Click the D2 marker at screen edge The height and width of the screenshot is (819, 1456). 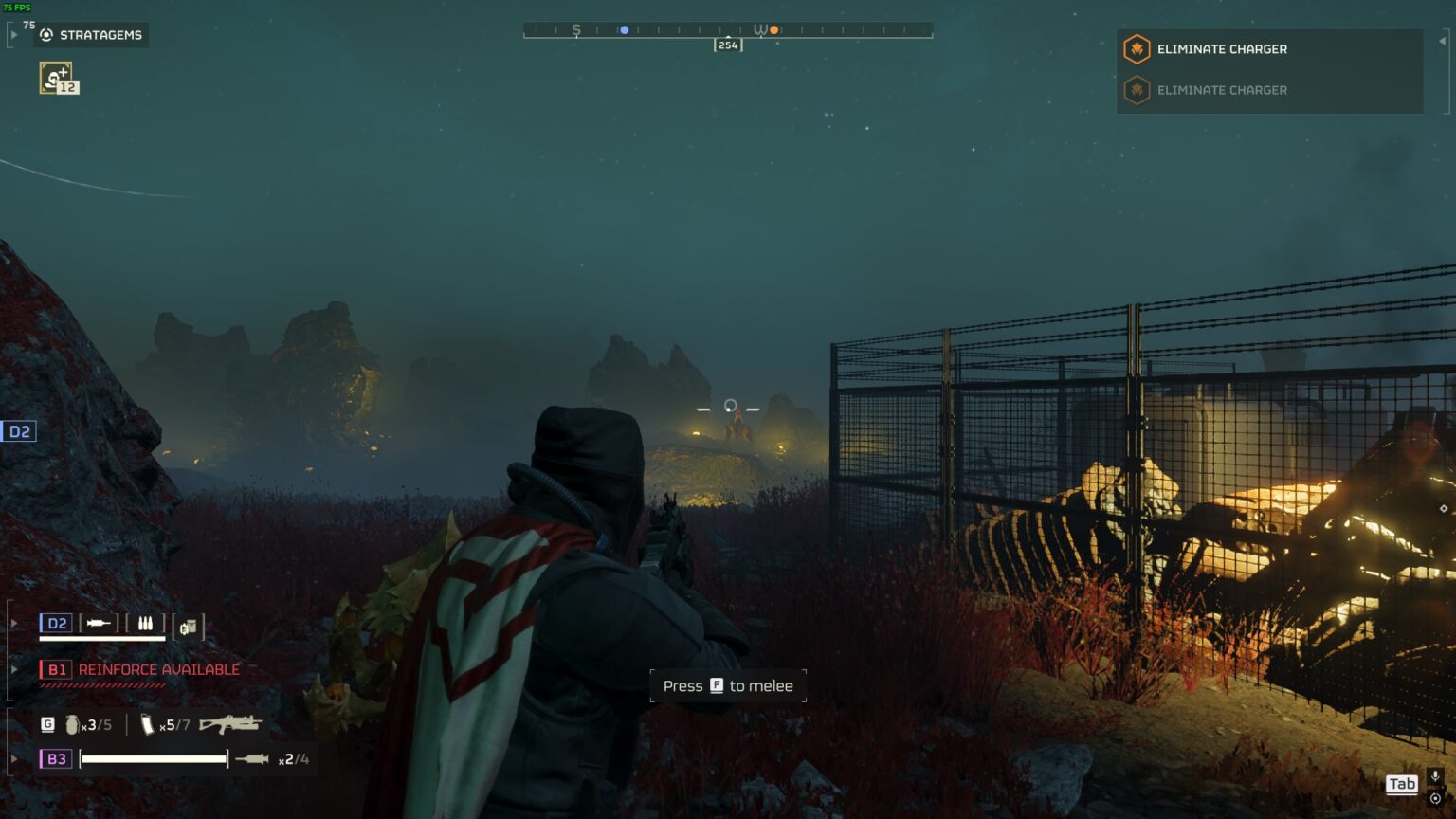[x=18, y=432]
